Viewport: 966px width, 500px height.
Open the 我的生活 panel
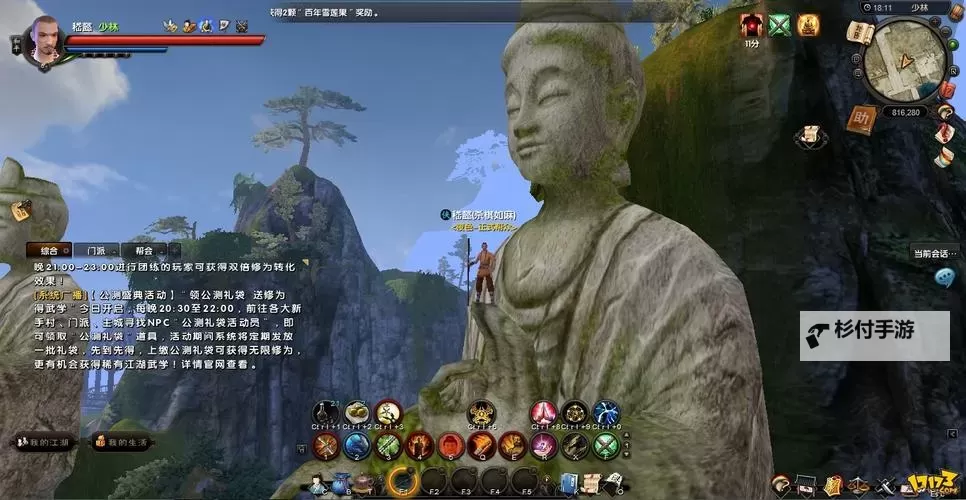click(122, 441)
